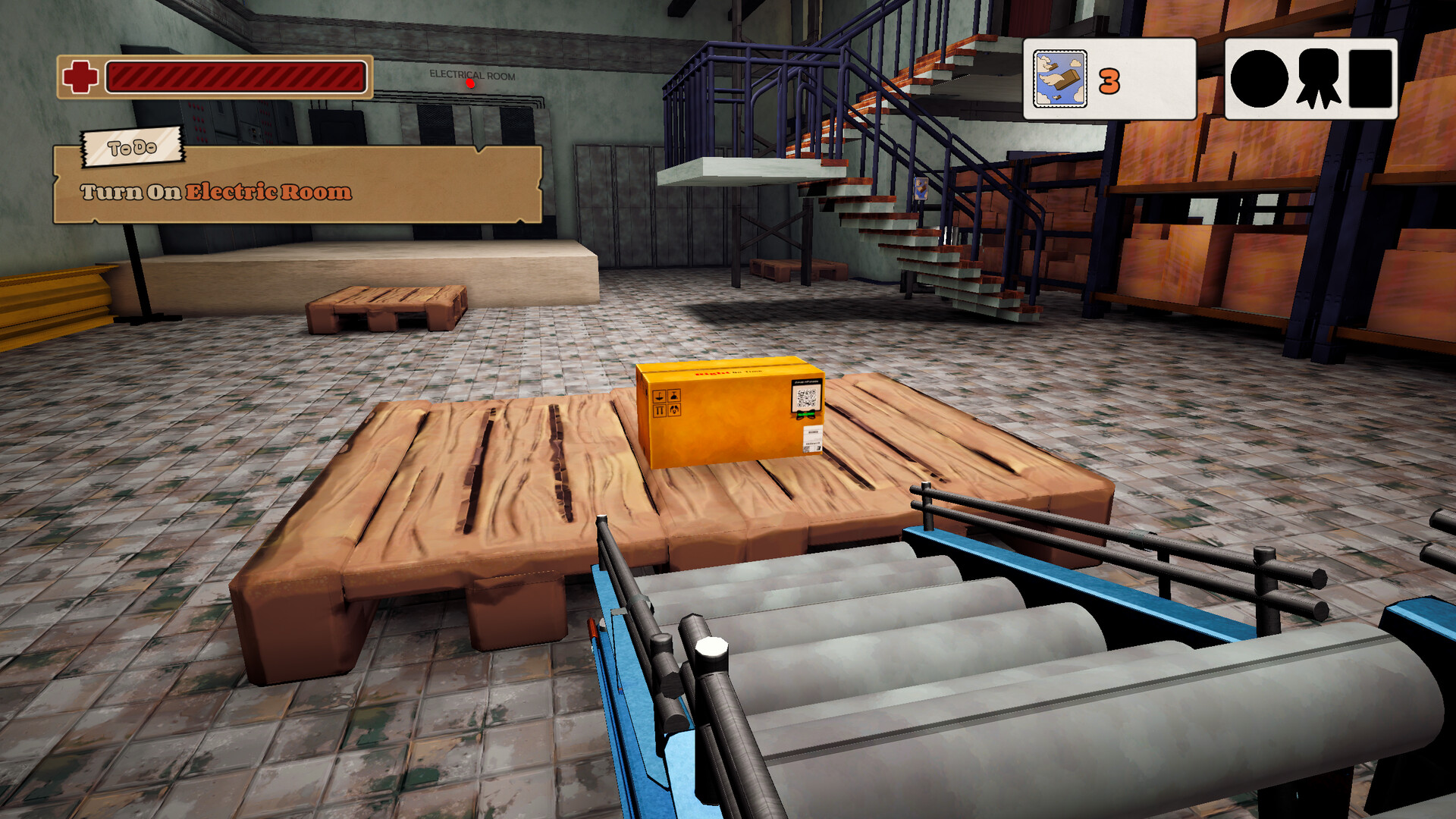The width and height of the screenshot is (1456, 819).
Task: Click the umbrella keep-dry icon on the box
Action: click(x=659, y=396)
